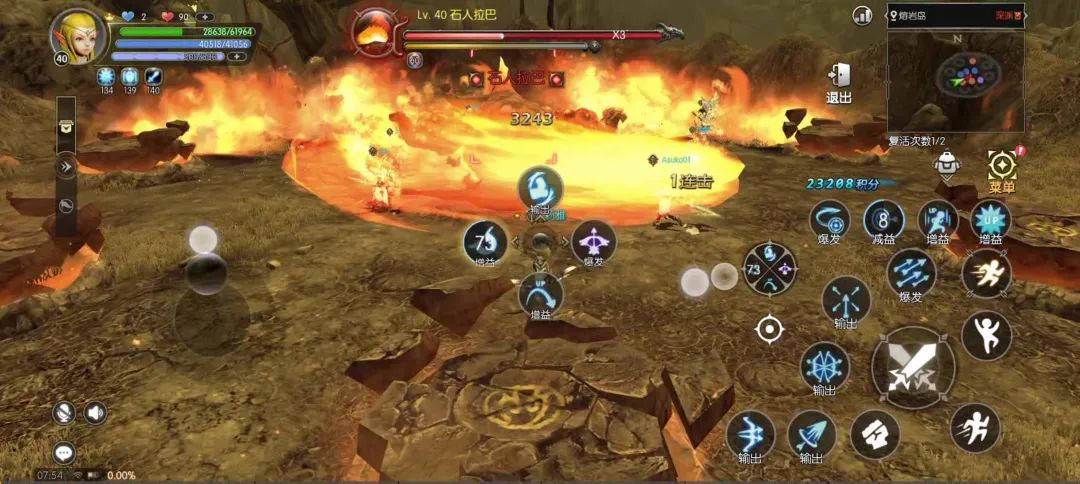This screenshot has height=484, width=1080.
Task: Use the crossed-swords basic attack
Action: coord(913,366)
